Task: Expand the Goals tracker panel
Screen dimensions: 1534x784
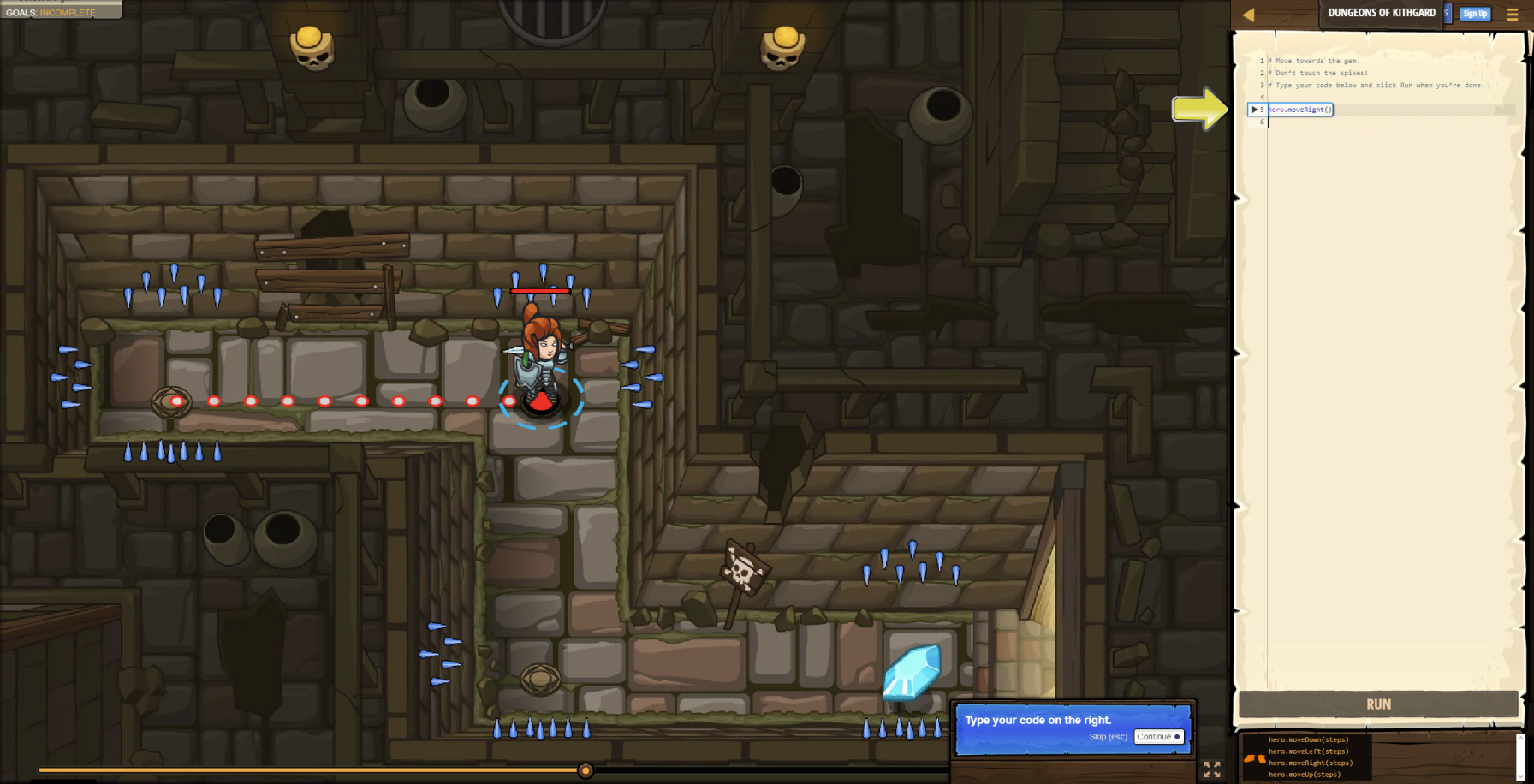Action: (x=51, y=12)
